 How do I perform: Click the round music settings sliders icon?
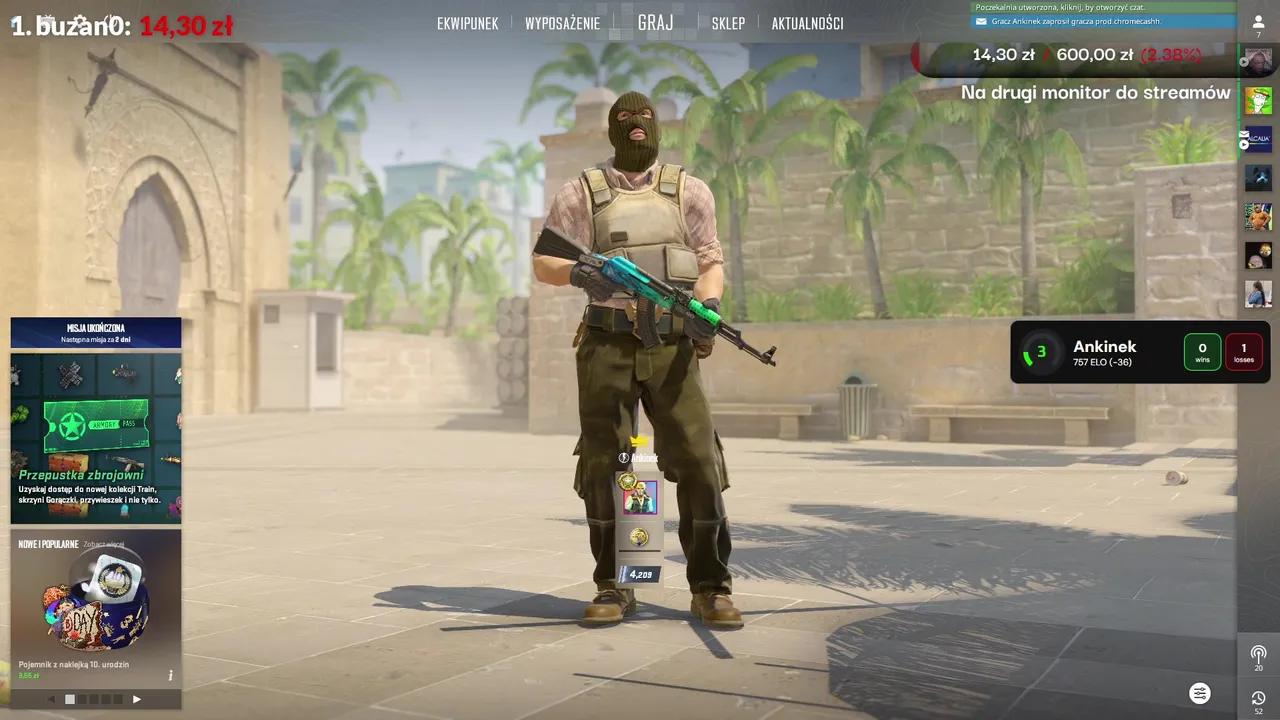pos(1200,693)
